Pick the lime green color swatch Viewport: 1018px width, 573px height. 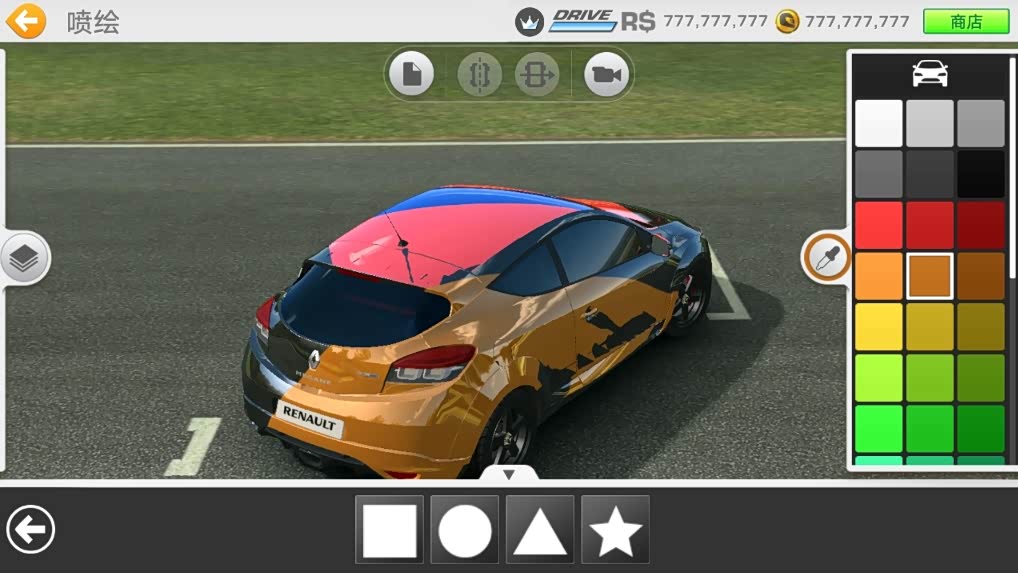[879, 378]
